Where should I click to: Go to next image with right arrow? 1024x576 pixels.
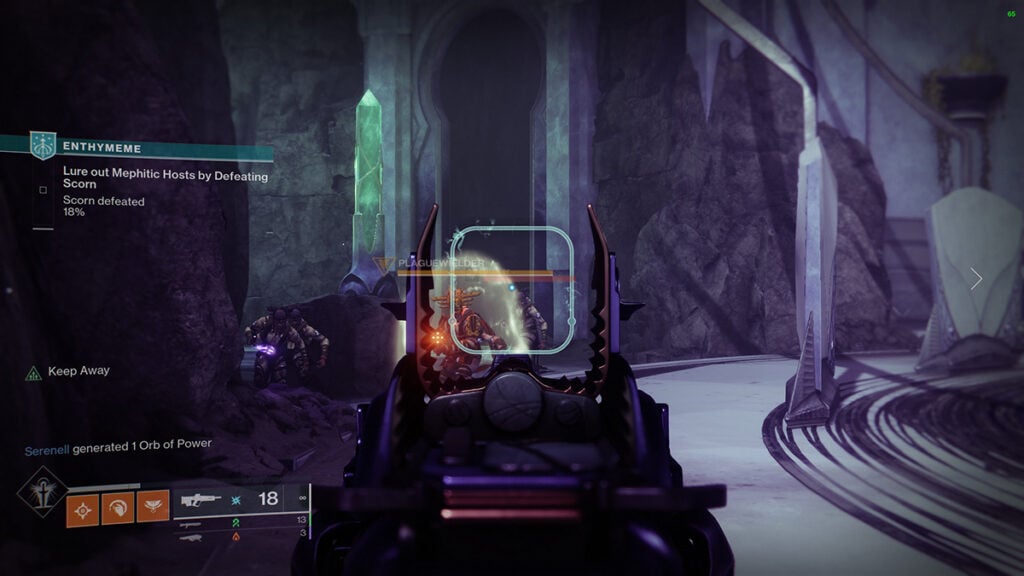point(976,279)
